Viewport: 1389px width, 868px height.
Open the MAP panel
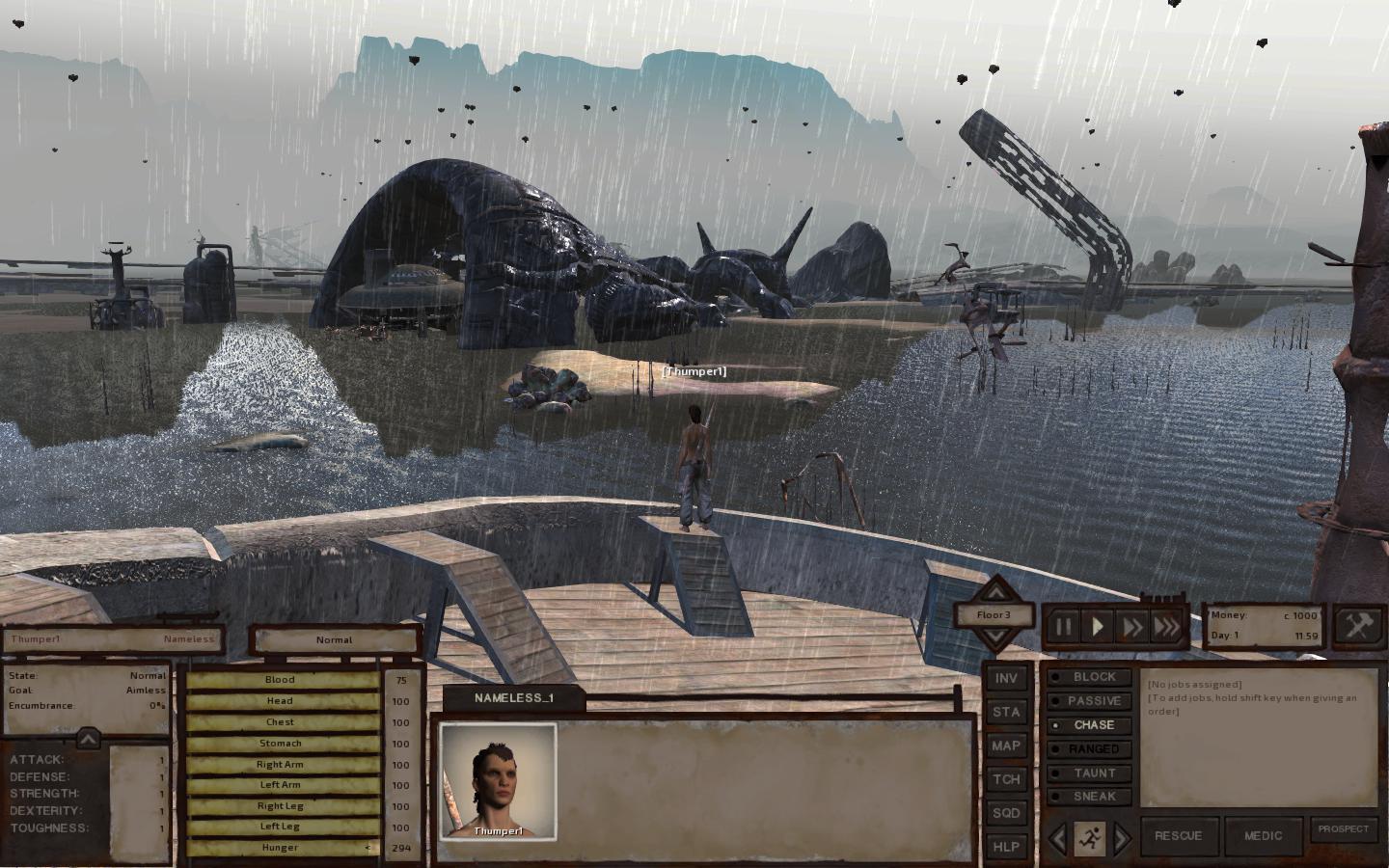[1005, 746]
